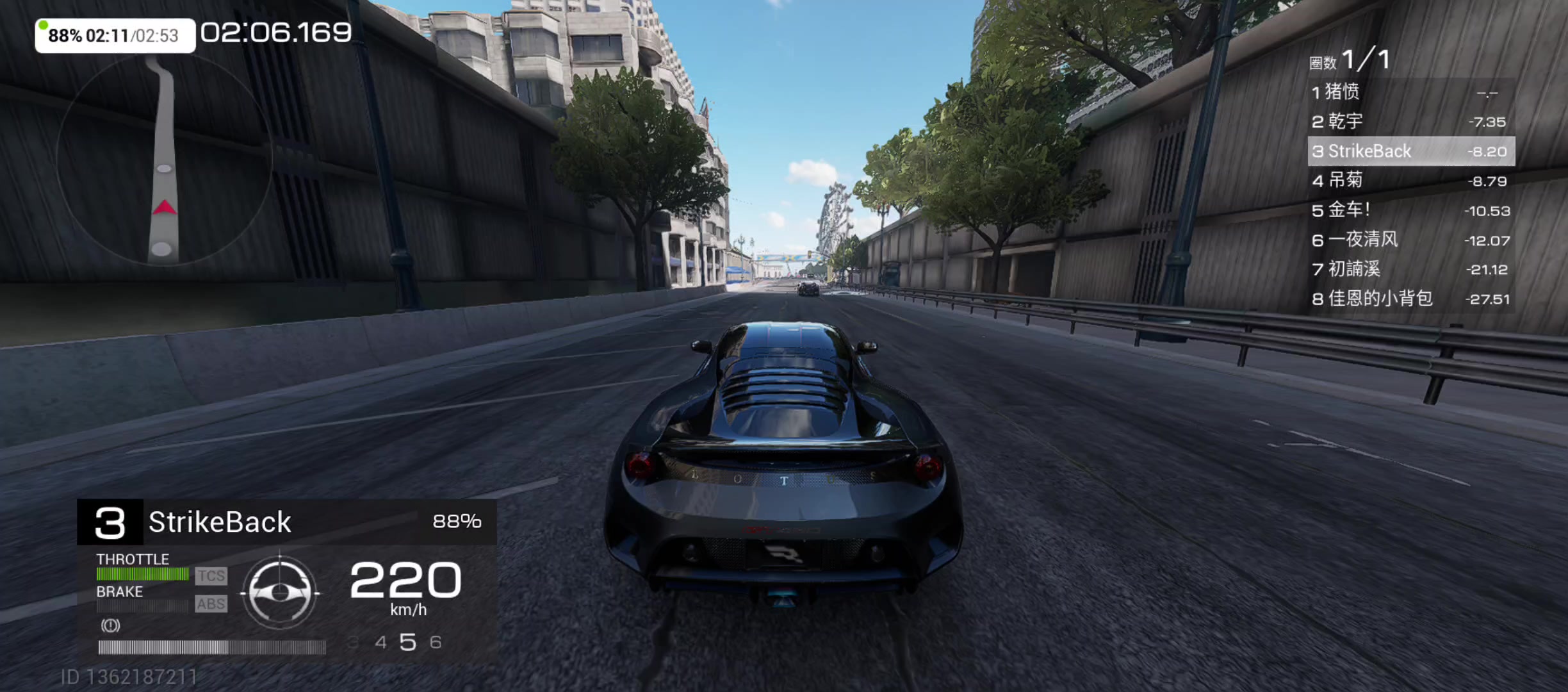Select 一夜清风 in the standings list

[x=1410, y=240]
